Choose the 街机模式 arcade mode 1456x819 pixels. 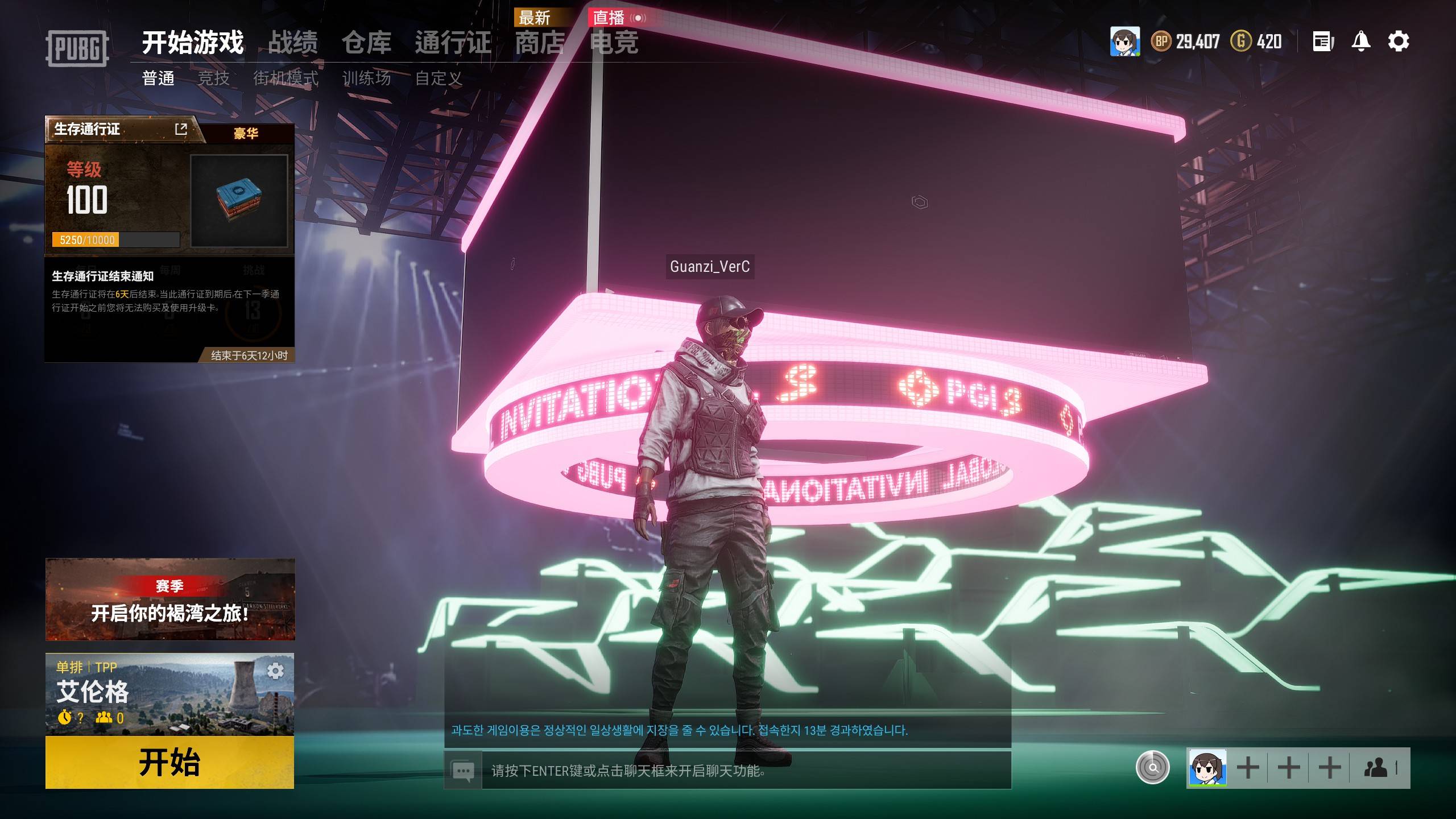point(286,78)
